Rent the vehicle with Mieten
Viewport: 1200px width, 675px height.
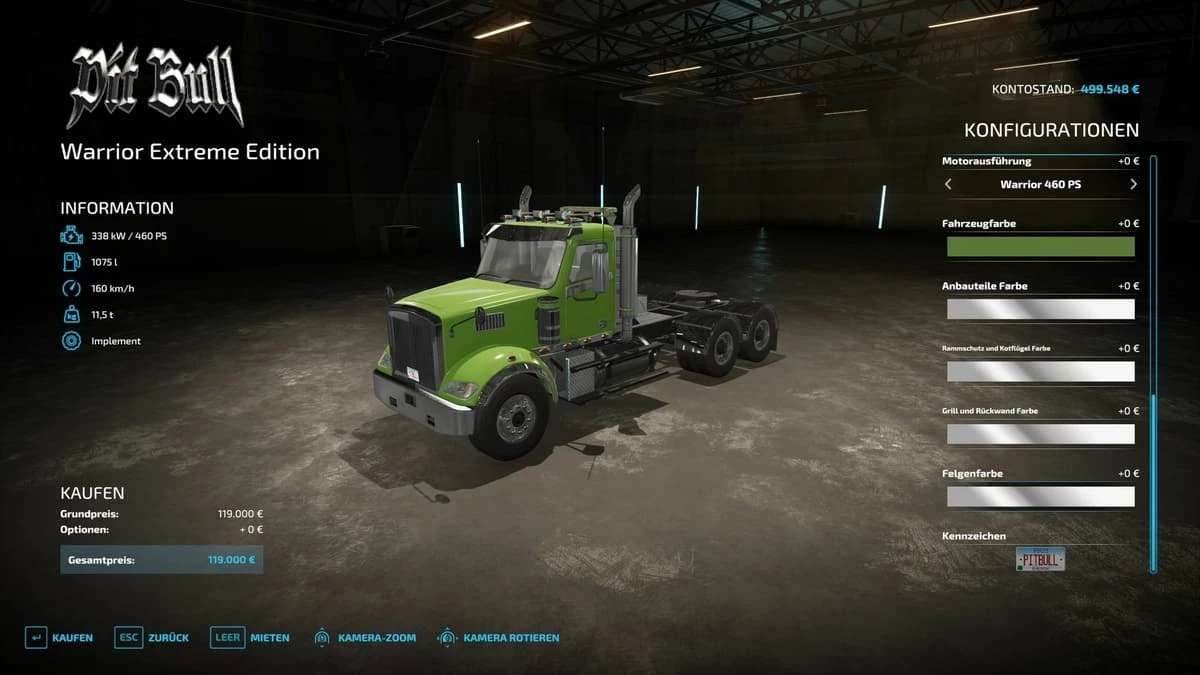[x=250, y=638]
